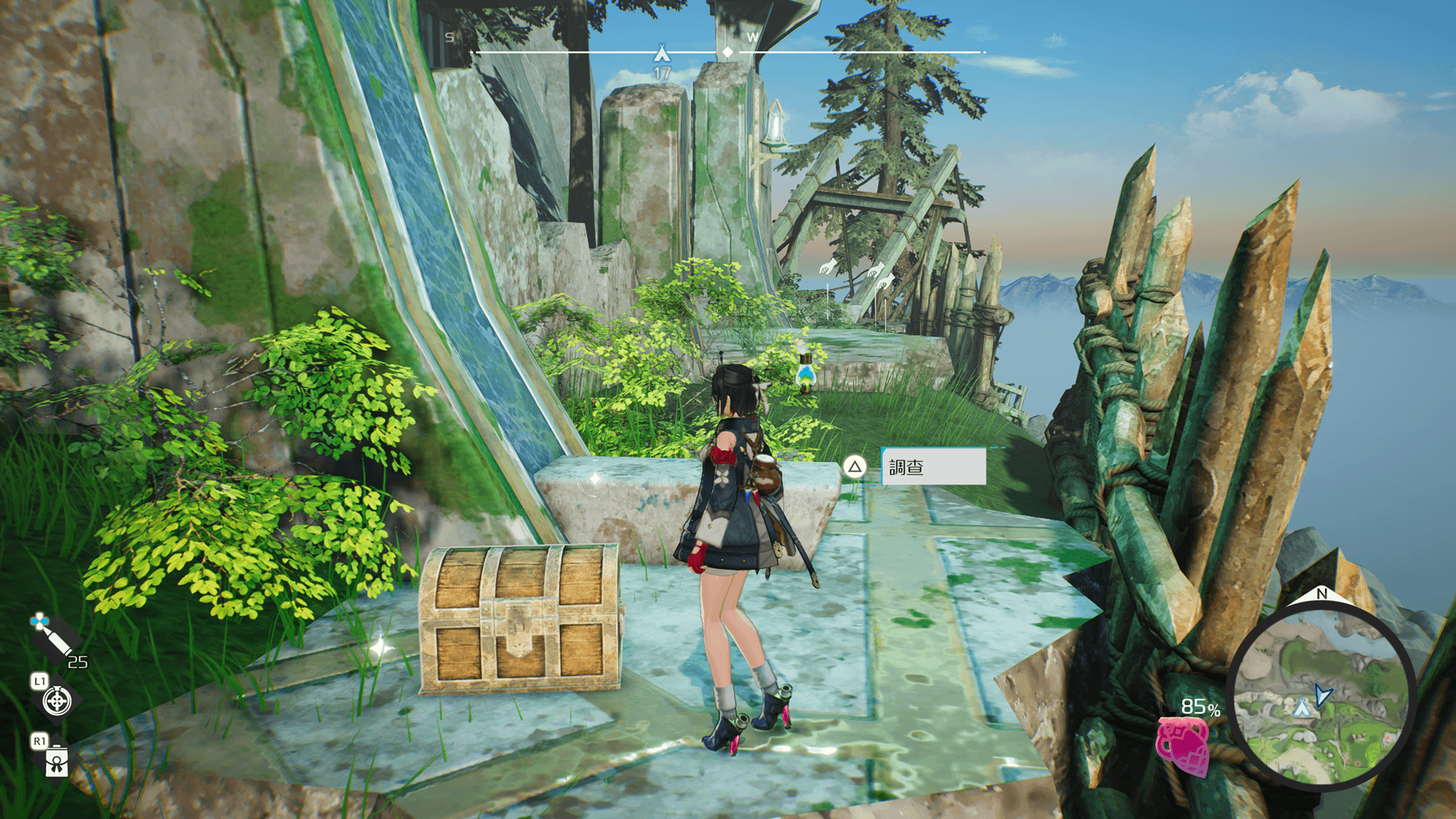Activate the crosshair ring tool icon

coord(57,701)
